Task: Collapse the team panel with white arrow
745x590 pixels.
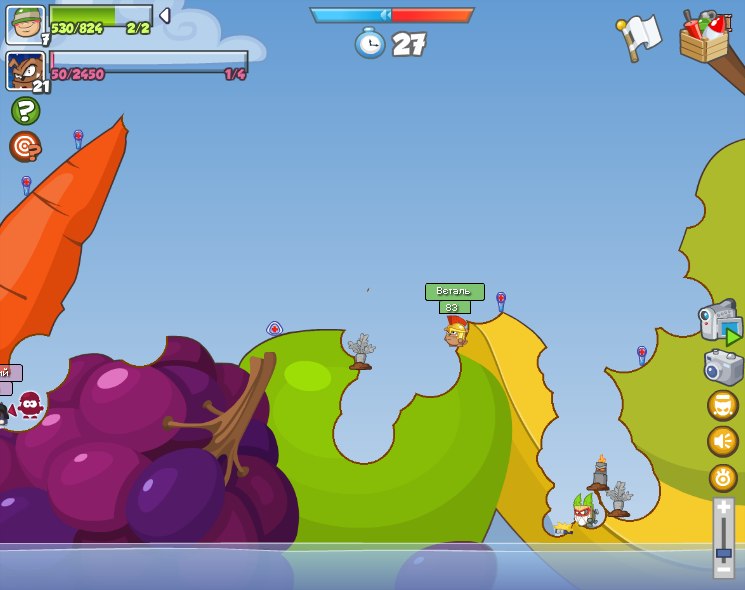Action: coord(164,16)
